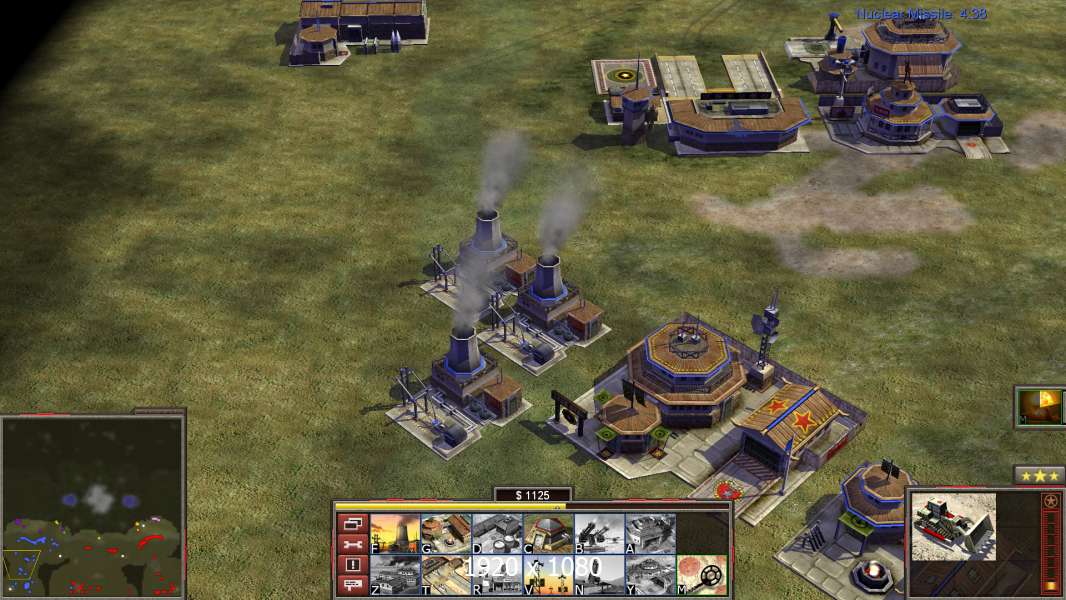Choose the war factory build icon A
This screenshot has width=1066, height=600.
point(650,533)
